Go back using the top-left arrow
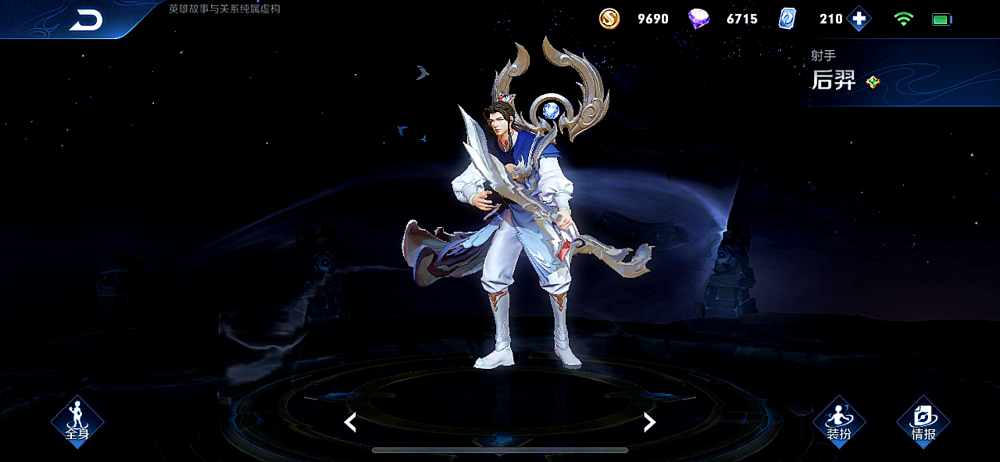The height and width of the screenshot is (462, 1000). click(87, 20)
